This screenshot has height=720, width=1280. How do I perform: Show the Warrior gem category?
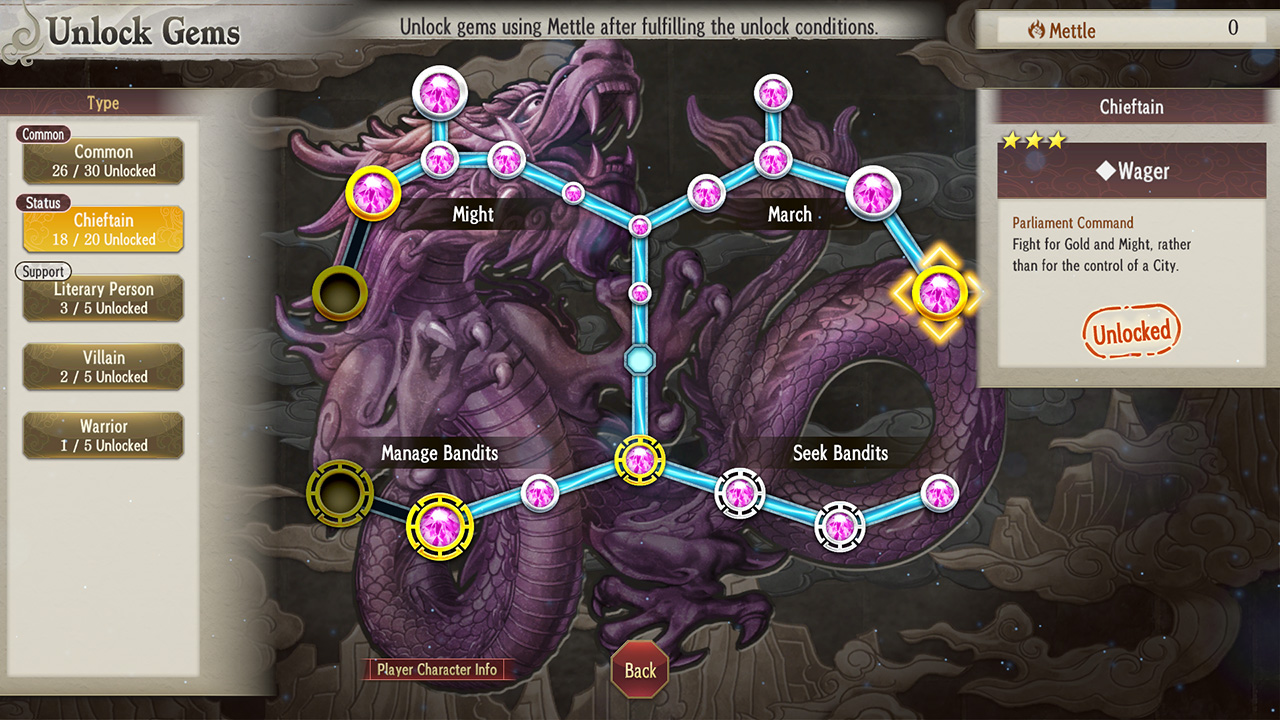(x=103, y=436)
